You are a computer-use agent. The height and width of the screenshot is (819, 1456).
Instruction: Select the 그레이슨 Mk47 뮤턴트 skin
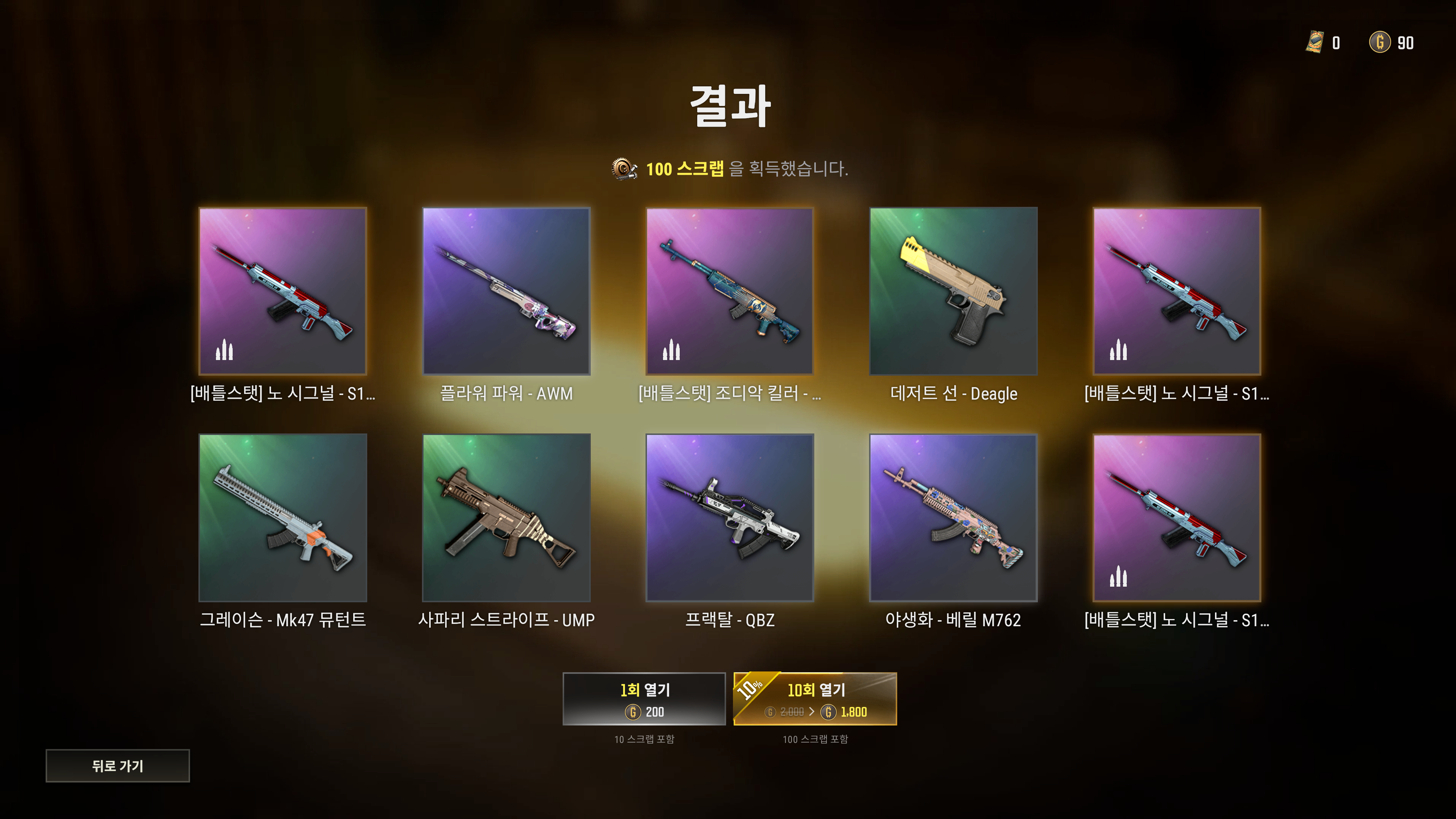[282, 517]
